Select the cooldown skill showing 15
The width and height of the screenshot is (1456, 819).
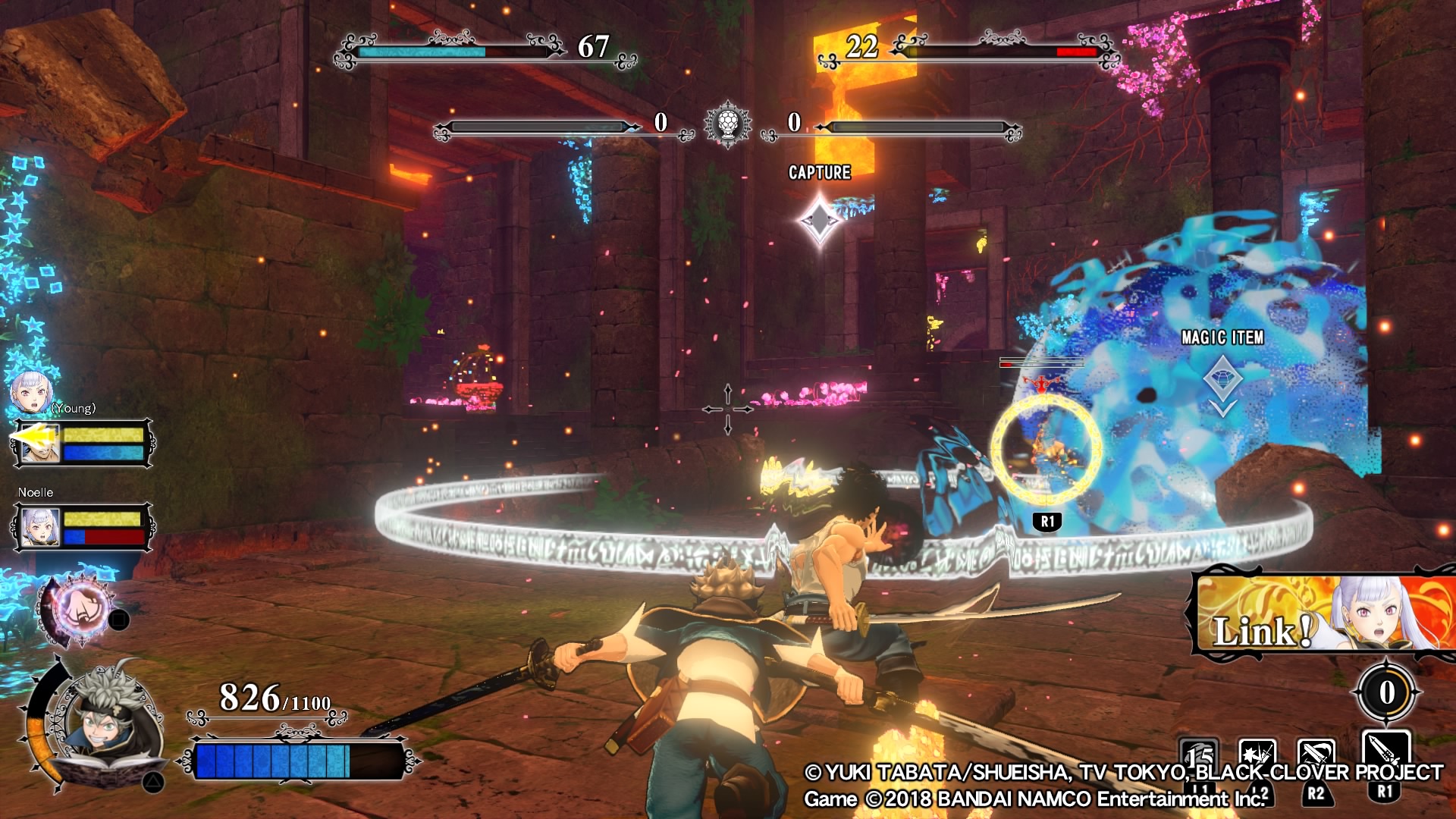(1199, 754)
